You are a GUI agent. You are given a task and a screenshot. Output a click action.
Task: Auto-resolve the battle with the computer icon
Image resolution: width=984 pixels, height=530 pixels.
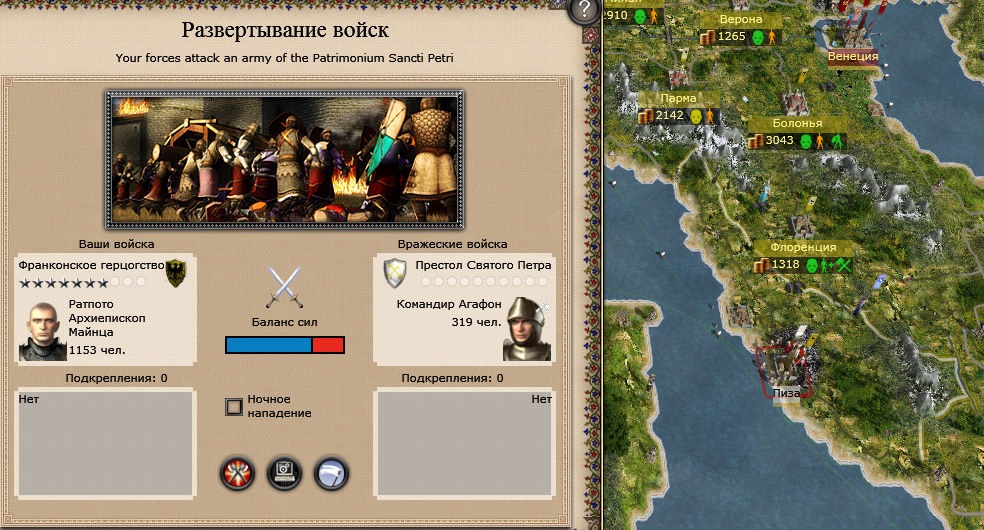tap(285, 472)
